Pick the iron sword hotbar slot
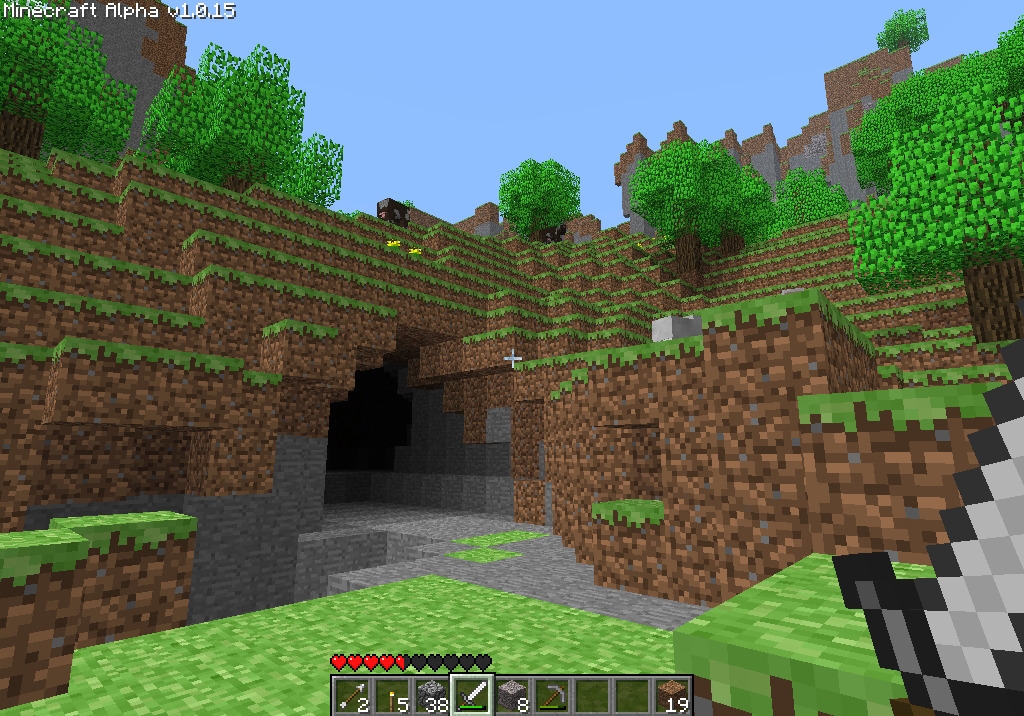 tap(472, 695)
